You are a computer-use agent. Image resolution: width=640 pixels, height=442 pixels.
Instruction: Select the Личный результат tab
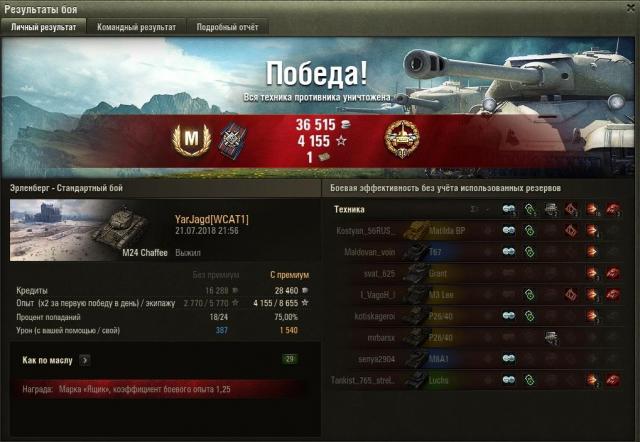tap(43, 27)
